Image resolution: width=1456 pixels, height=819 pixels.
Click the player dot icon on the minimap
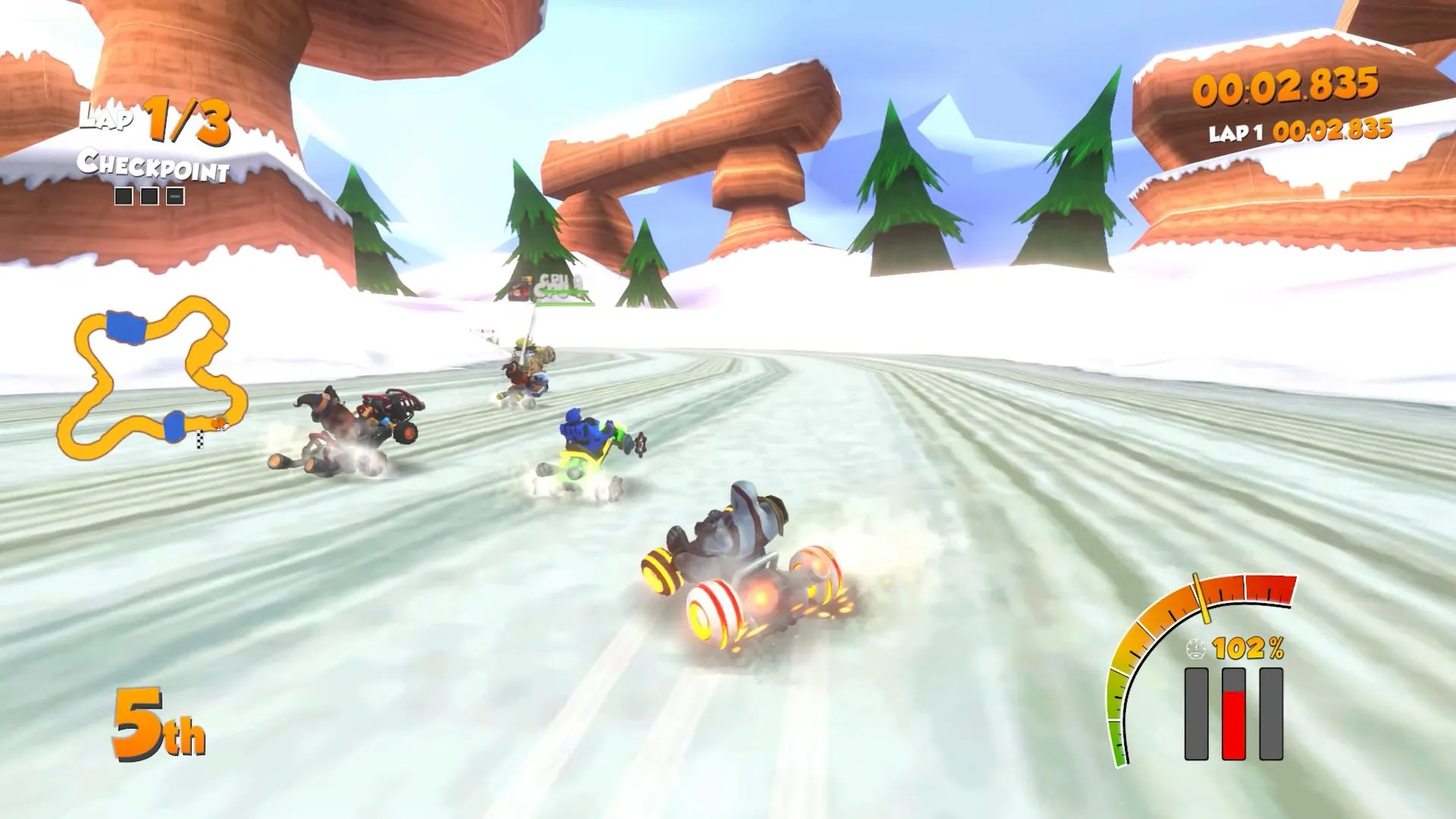click(220, 422)
